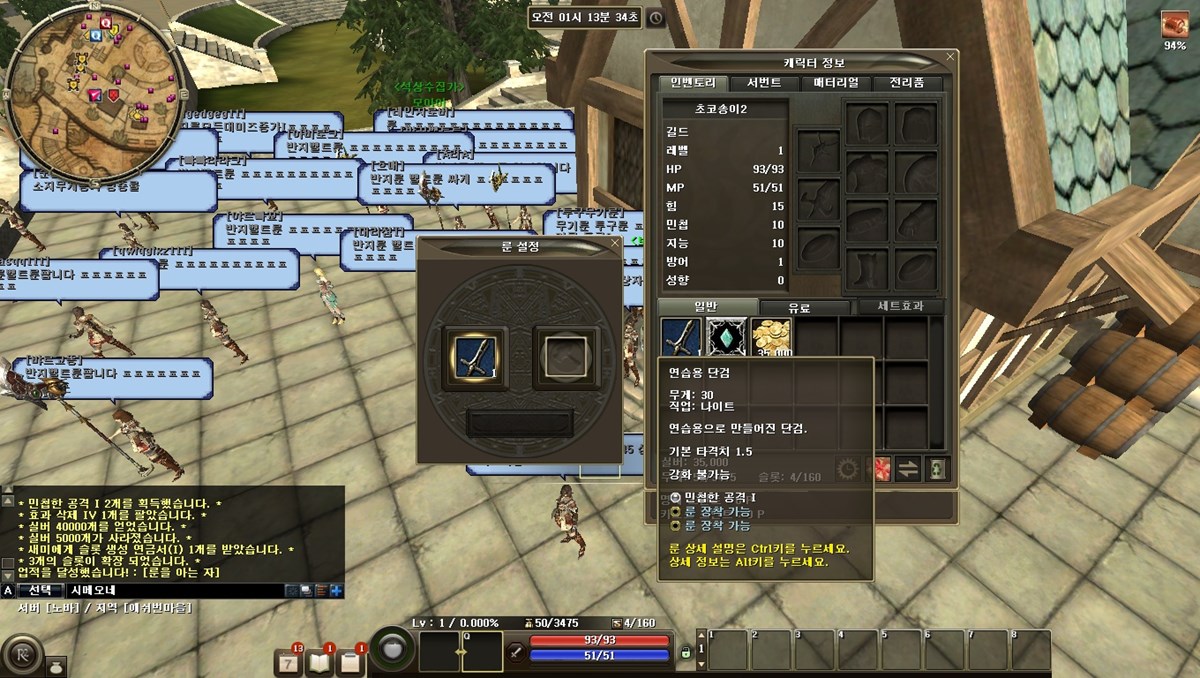The width and height of the screenshot is (1200, 678).
Task: Show the 전리품 tab
Action: [x=907, y=83]
